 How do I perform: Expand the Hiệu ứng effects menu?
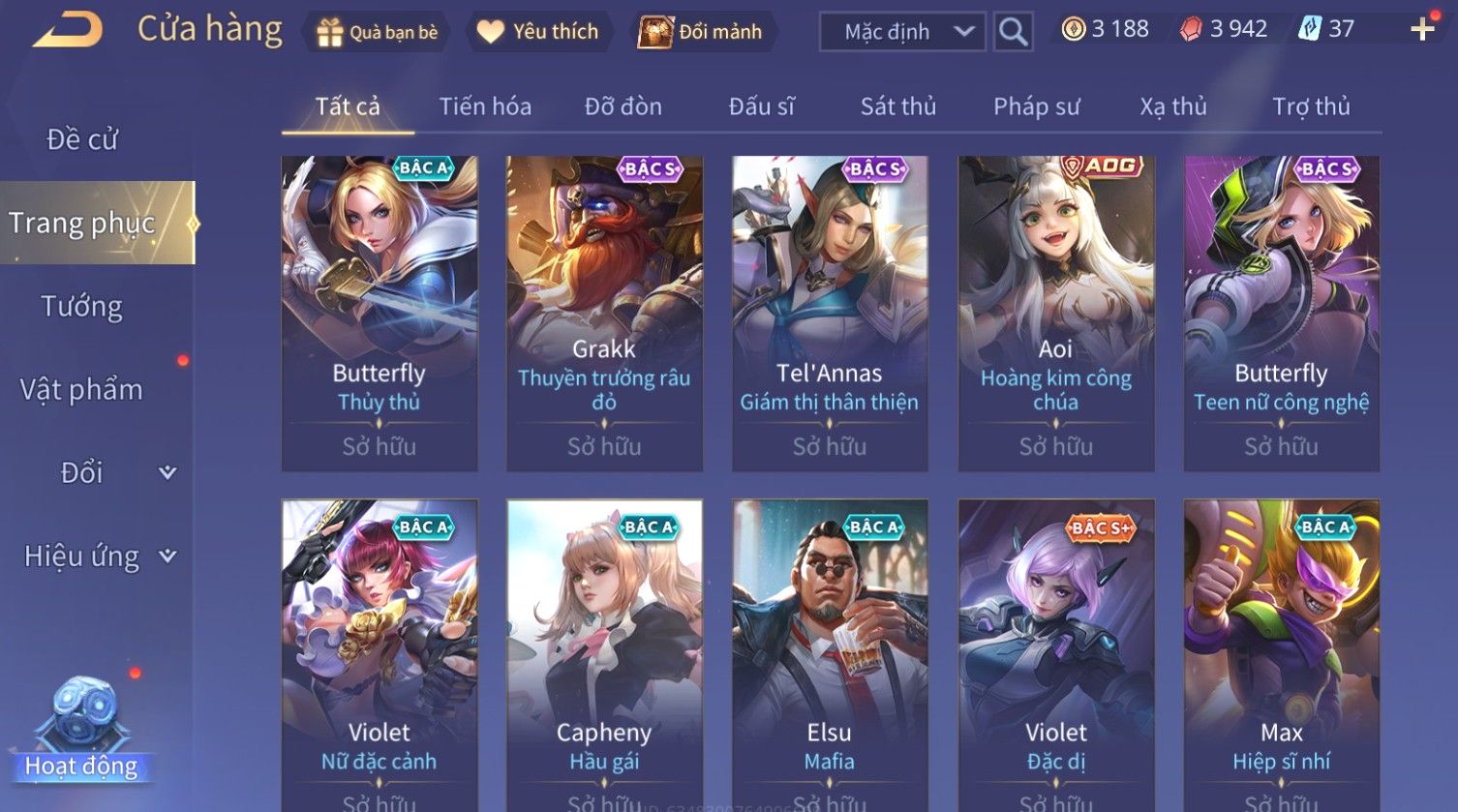[x=97, y=556]
